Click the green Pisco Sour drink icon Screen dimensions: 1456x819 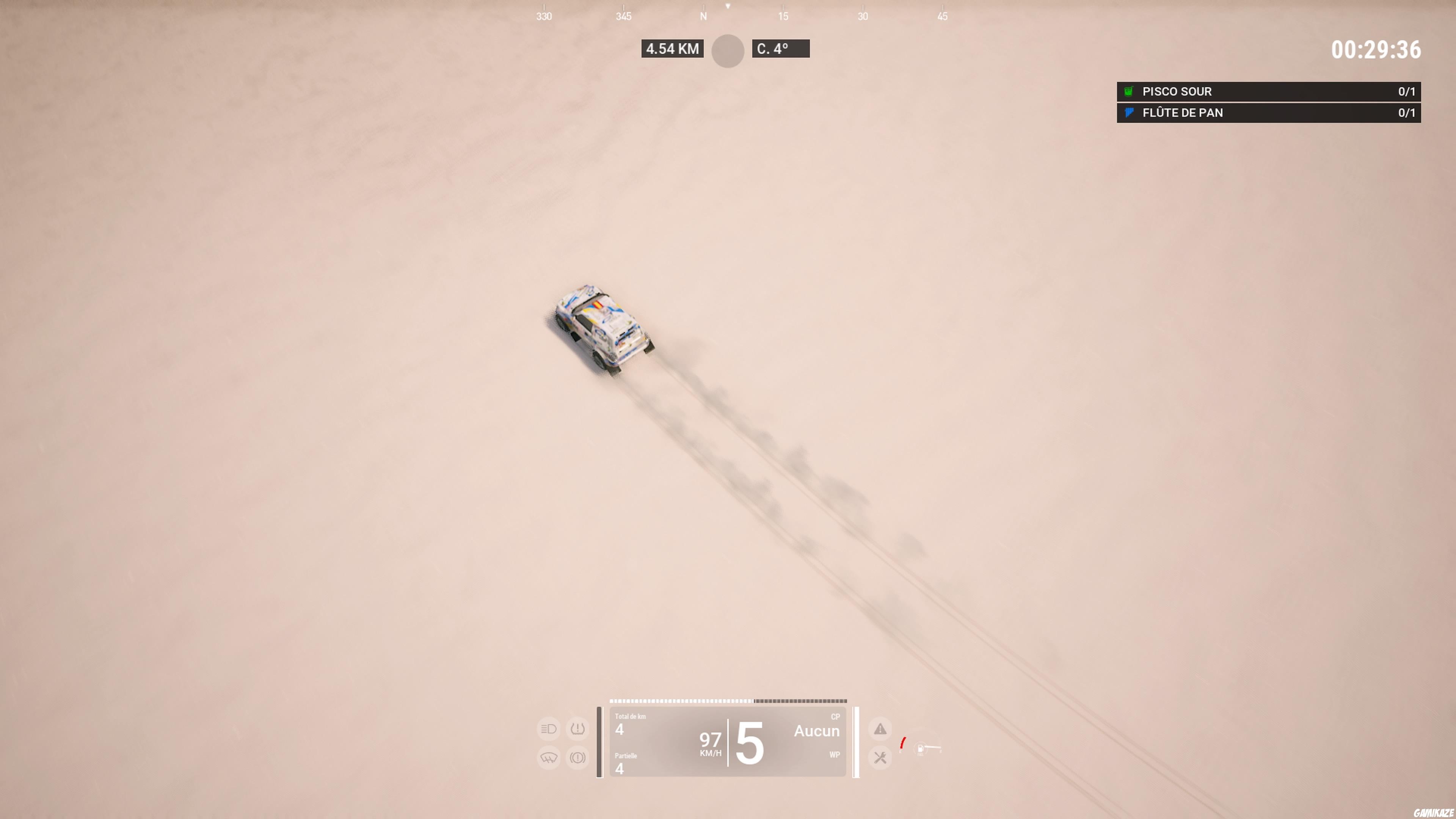(1128, 91)
